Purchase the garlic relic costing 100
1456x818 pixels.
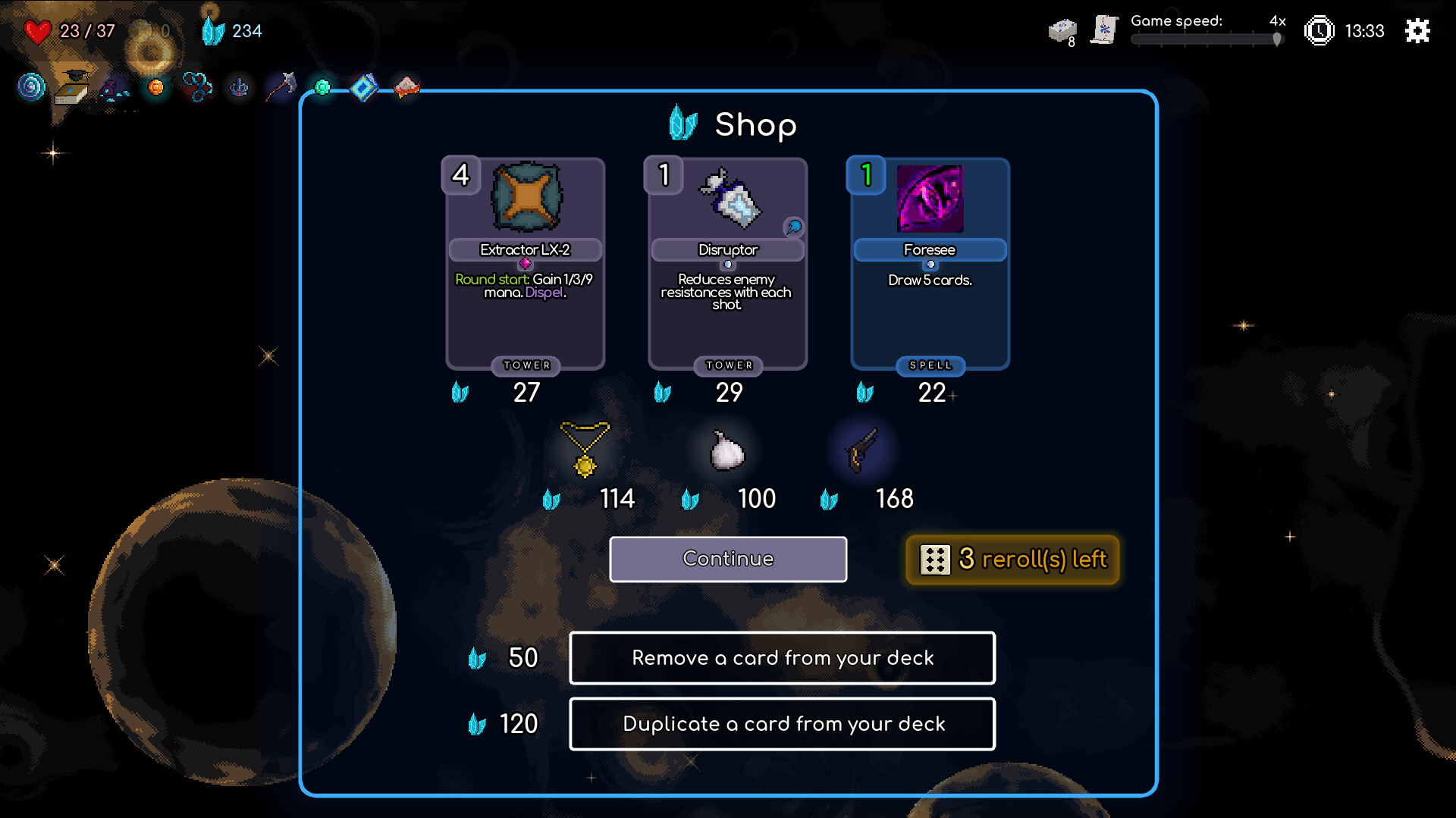click(726, 451)
